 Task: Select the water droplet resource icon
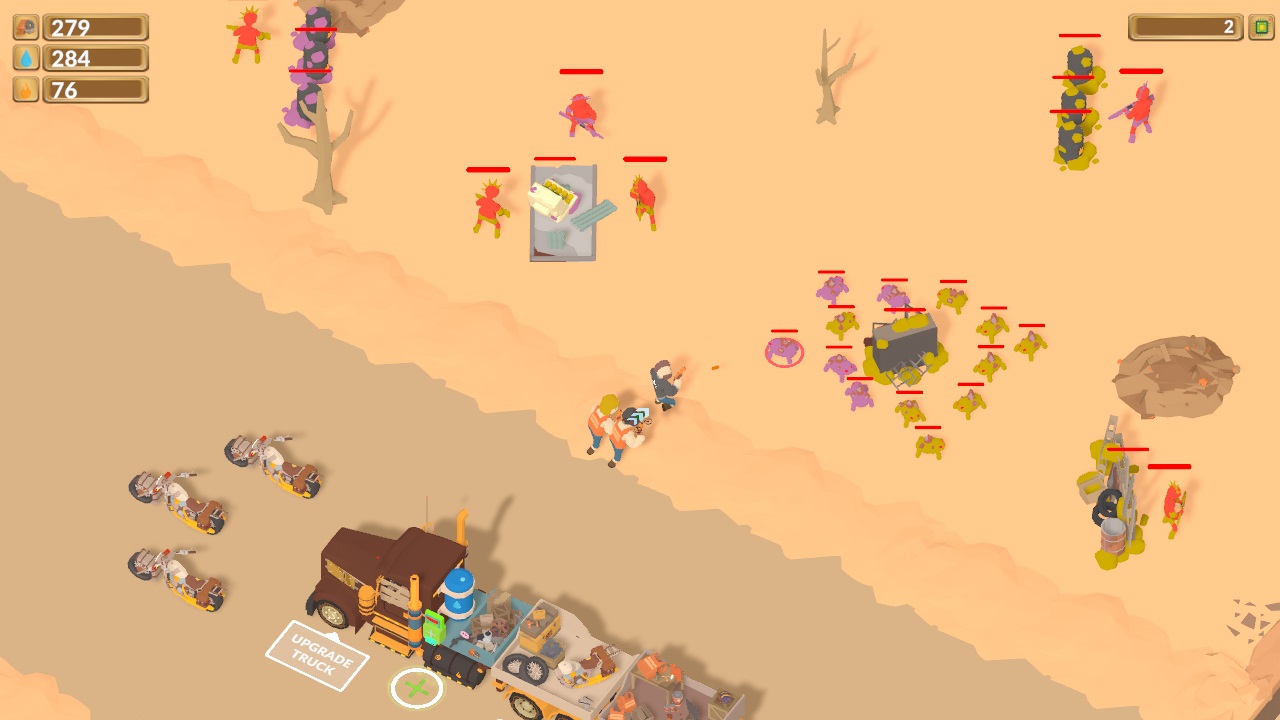pos(25,58)
